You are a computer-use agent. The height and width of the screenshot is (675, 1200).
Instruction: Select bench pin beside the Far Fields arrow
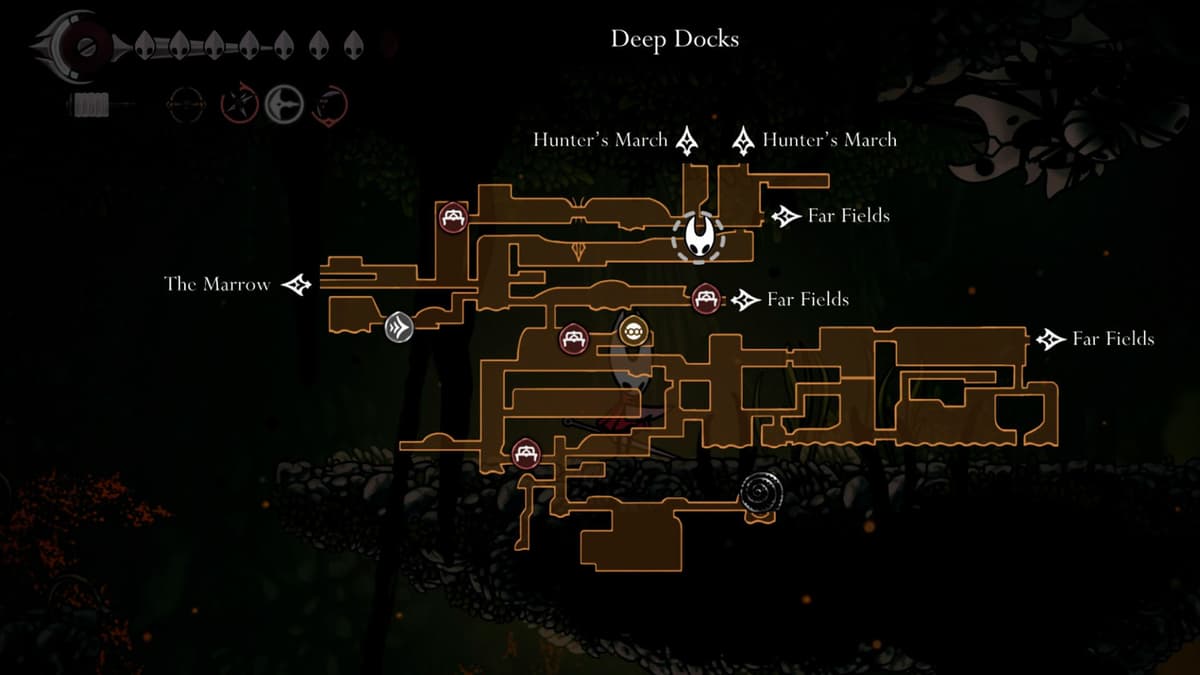tap(706, 298)
